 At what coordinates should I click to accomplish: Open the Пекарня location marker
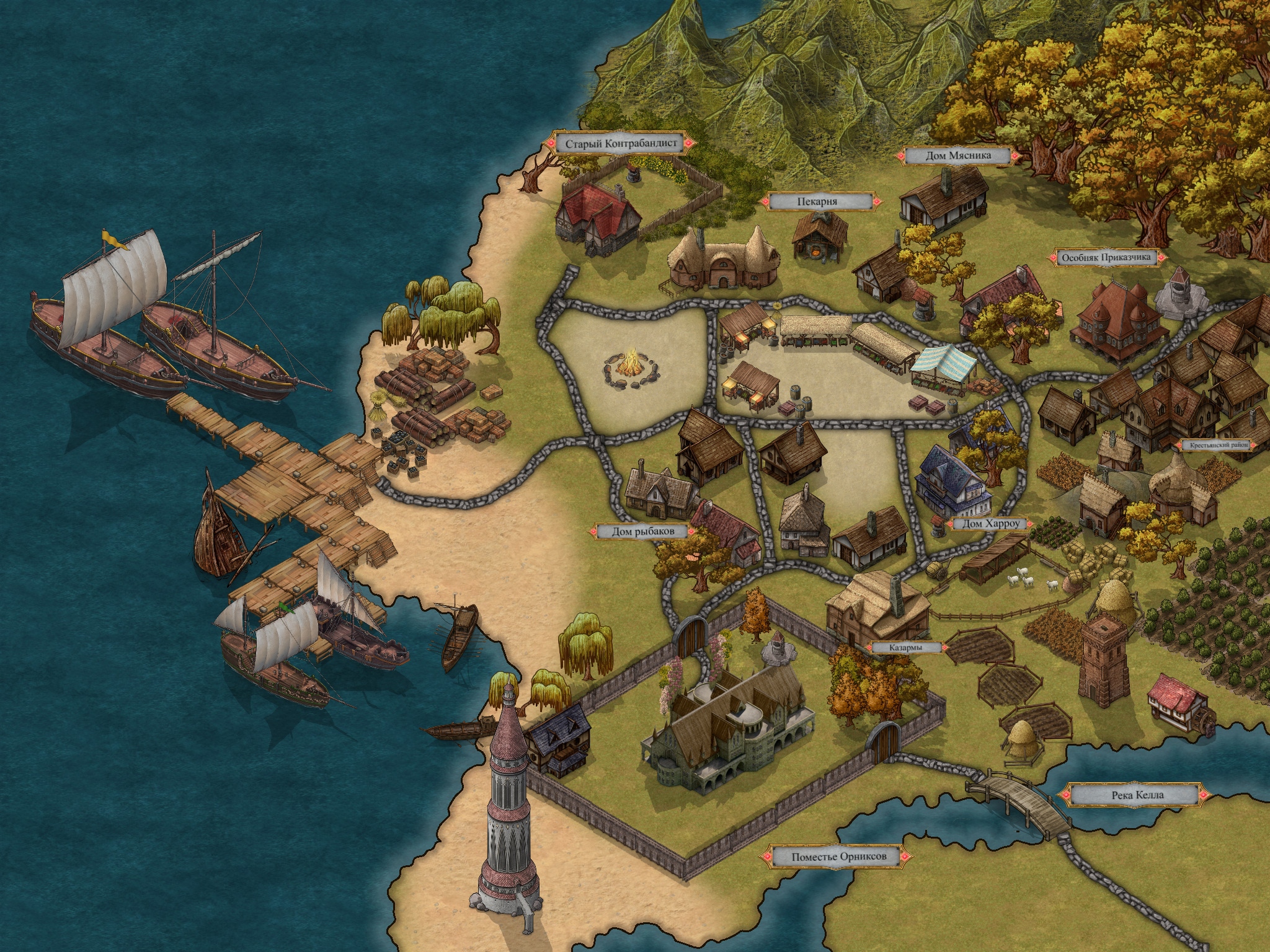pyautogui.click(x=817, y=201)
